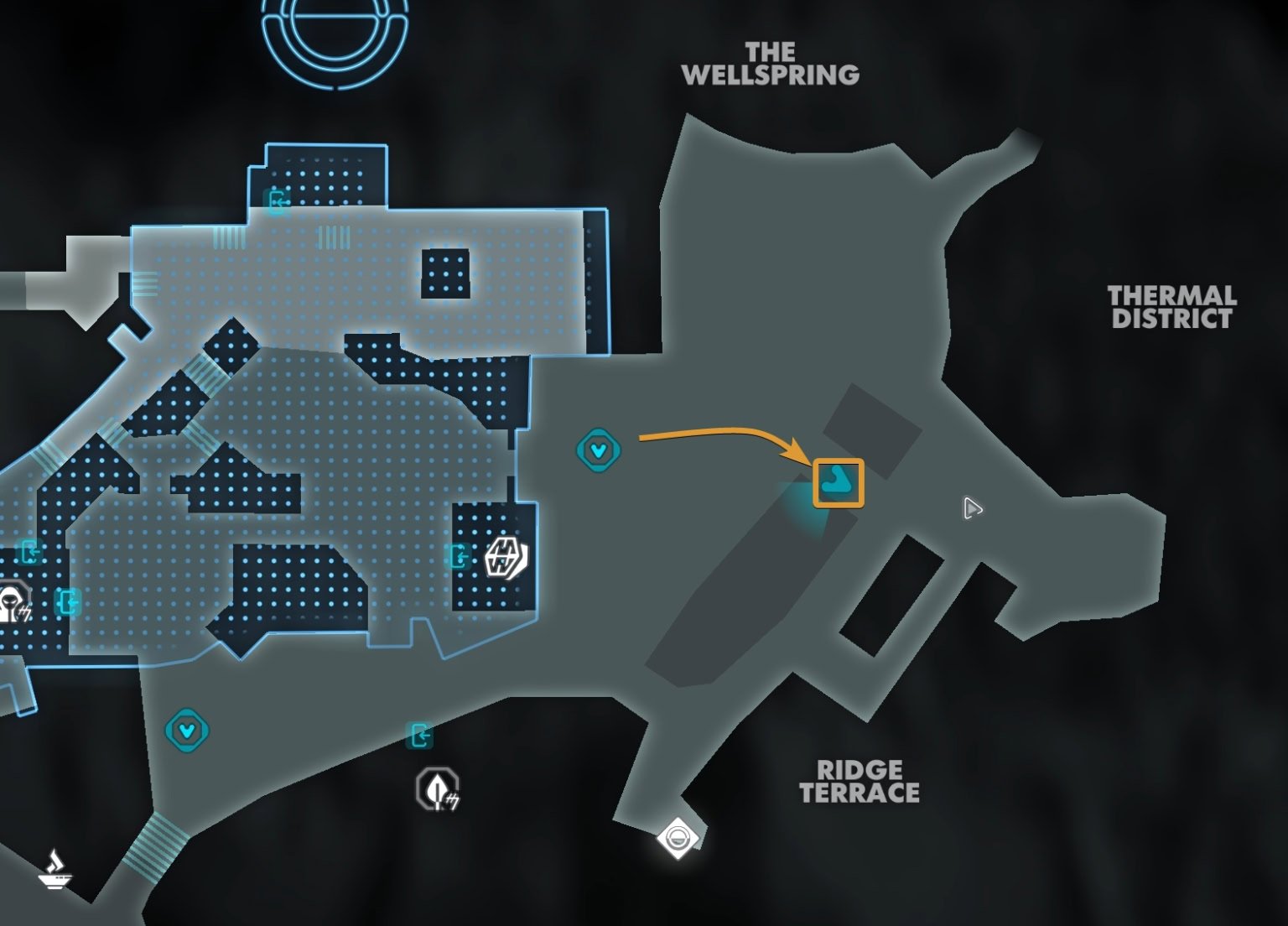Select the white player position arrow in Thermal District
The width and height of the screenshot is (1288, 926).
tap(973, 508)
